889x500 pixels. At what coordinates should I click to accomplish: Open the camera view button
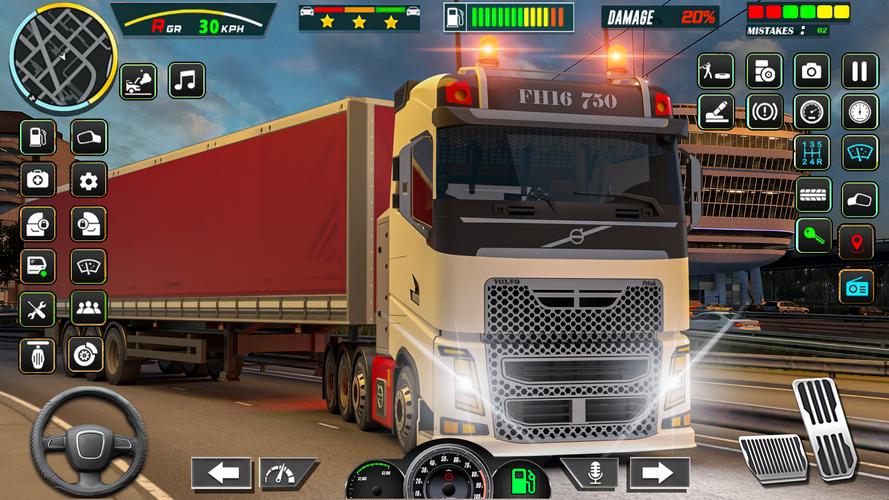pyautogui.click(x=812, y=71)
